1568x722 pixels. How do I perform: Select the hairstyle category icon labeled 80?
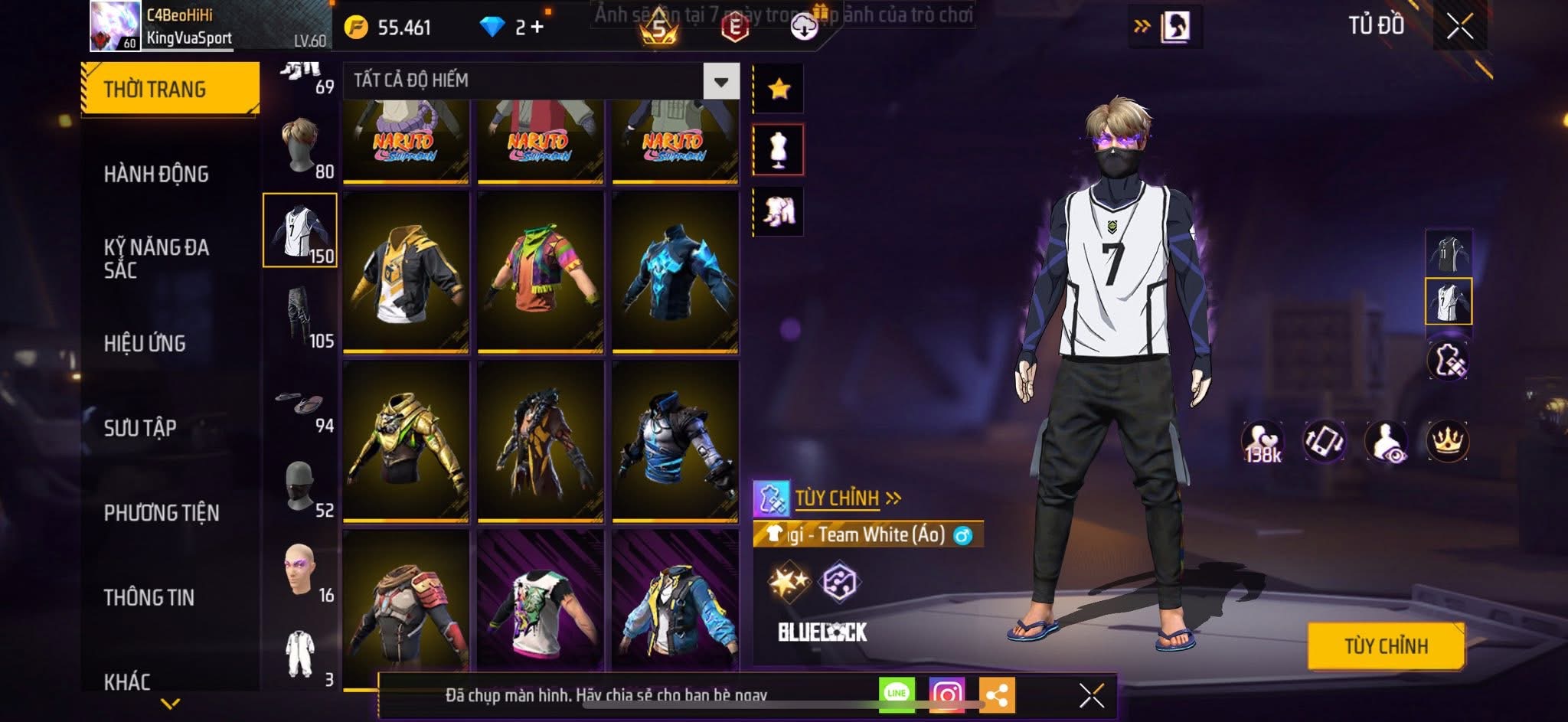[x=300, y=140]
